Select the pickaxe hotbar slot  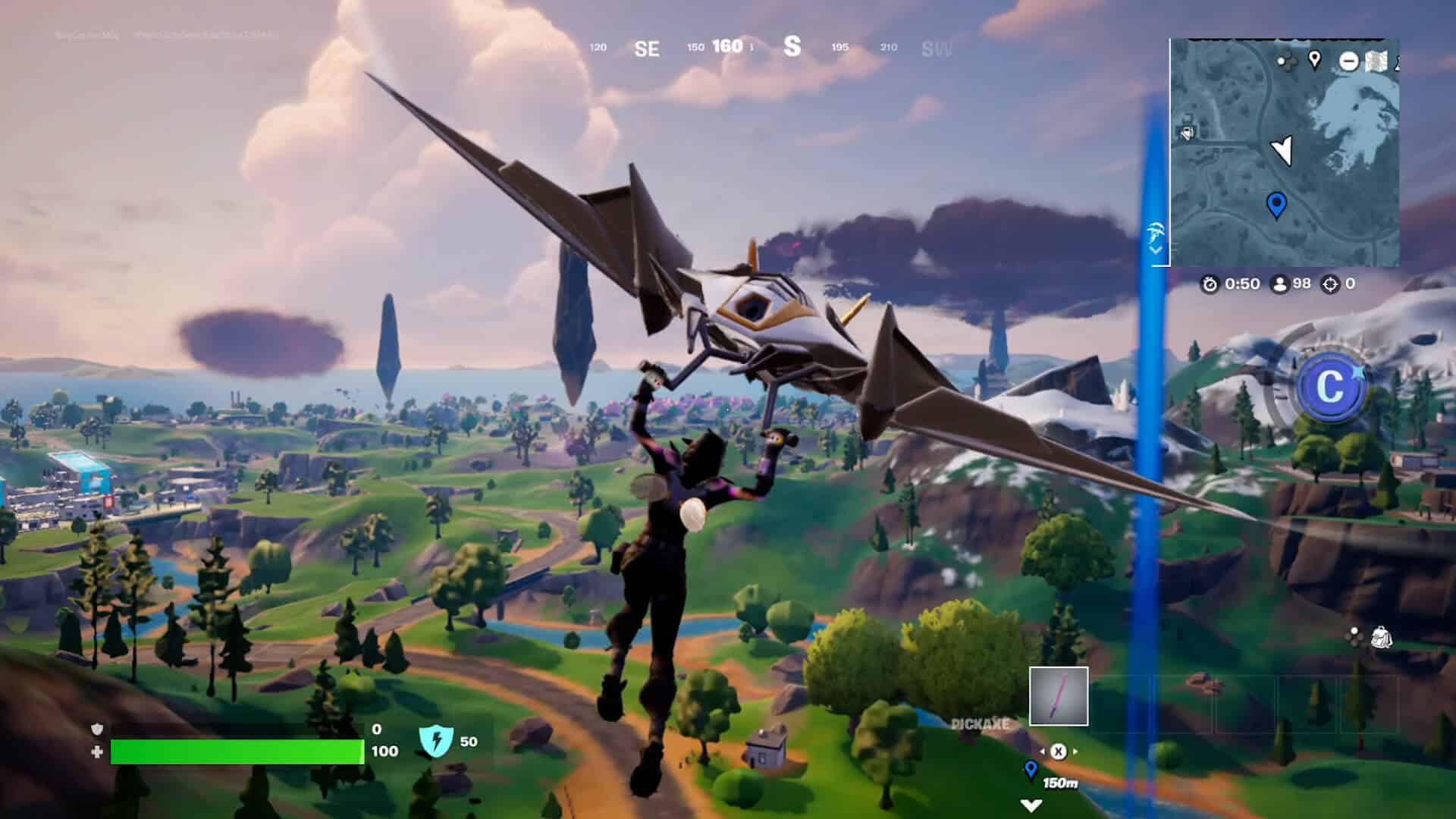pos(1058,696)
